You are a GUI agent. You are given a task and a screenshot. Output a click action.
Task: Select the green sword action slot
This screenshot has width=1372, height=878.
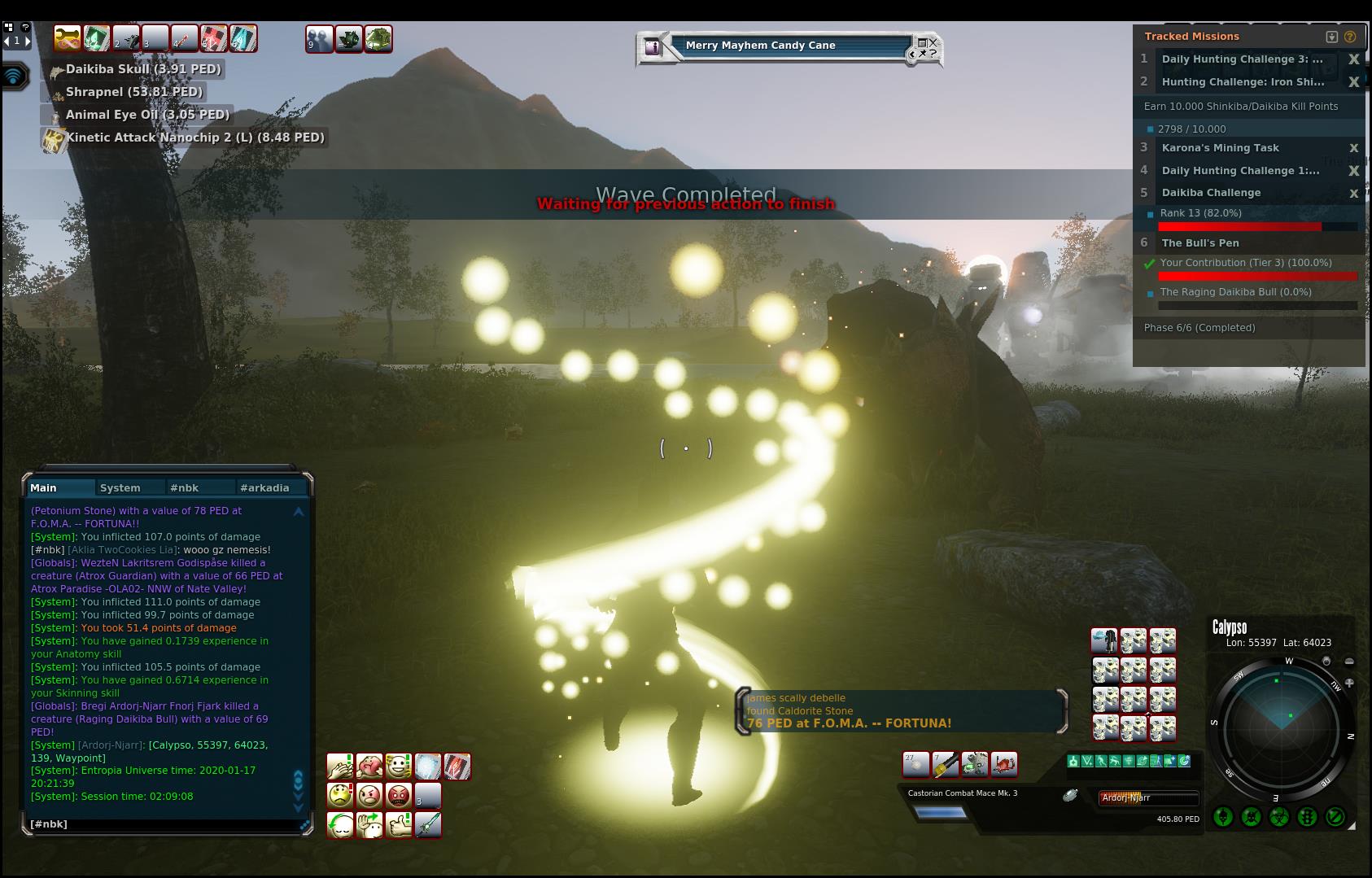[428, 824]
